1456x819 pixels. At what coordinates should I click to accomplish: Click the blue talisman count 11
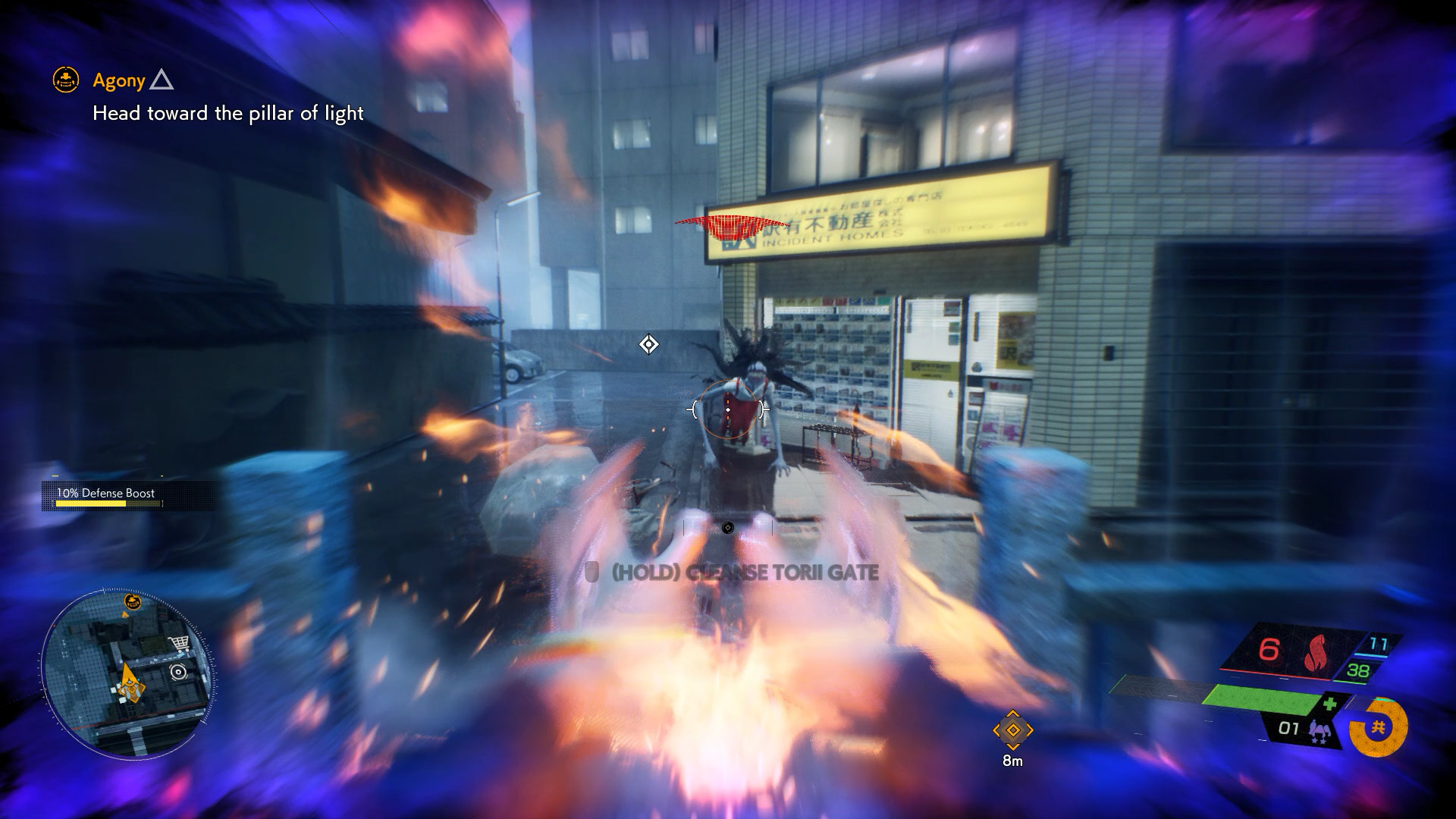coord(1378,642)
